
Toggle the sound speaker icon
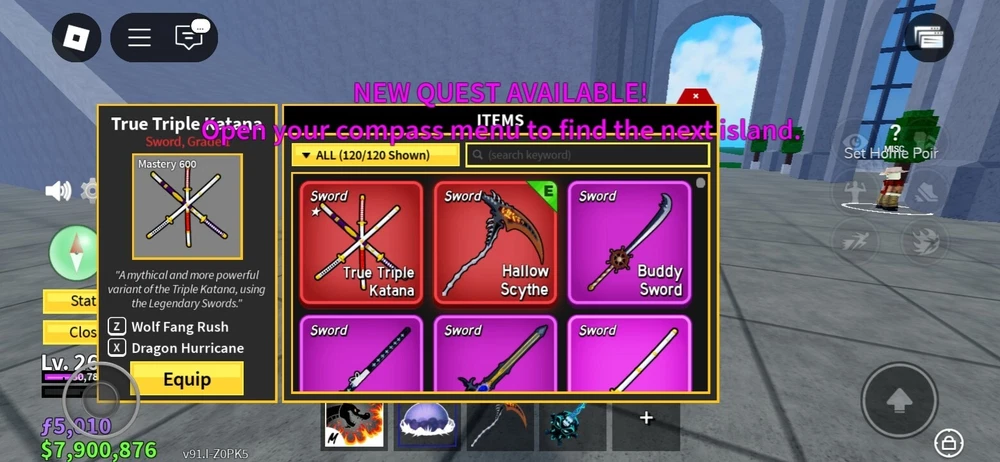click(58, 190)
